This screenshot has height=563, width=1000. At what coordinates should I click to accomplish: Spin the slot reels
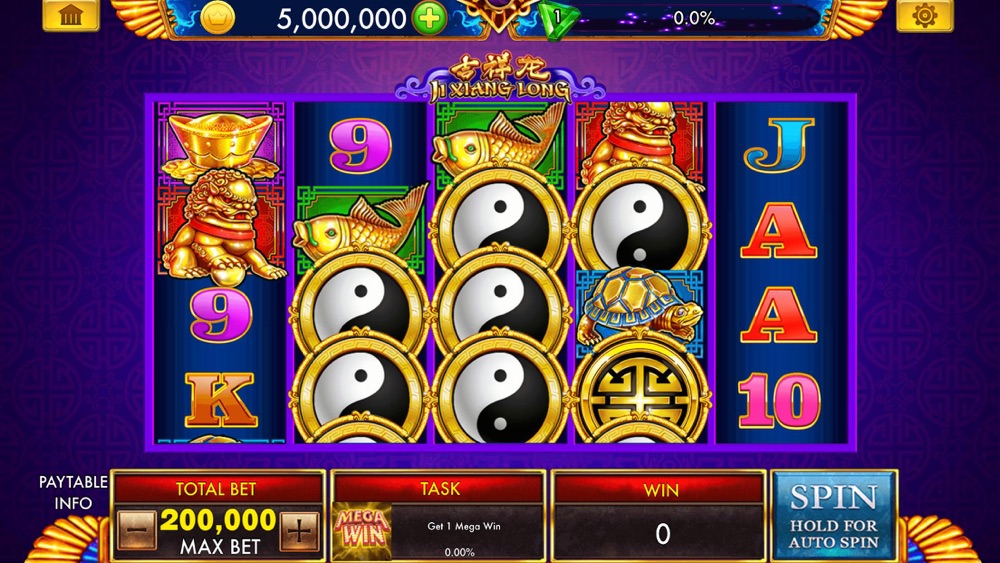834,515
